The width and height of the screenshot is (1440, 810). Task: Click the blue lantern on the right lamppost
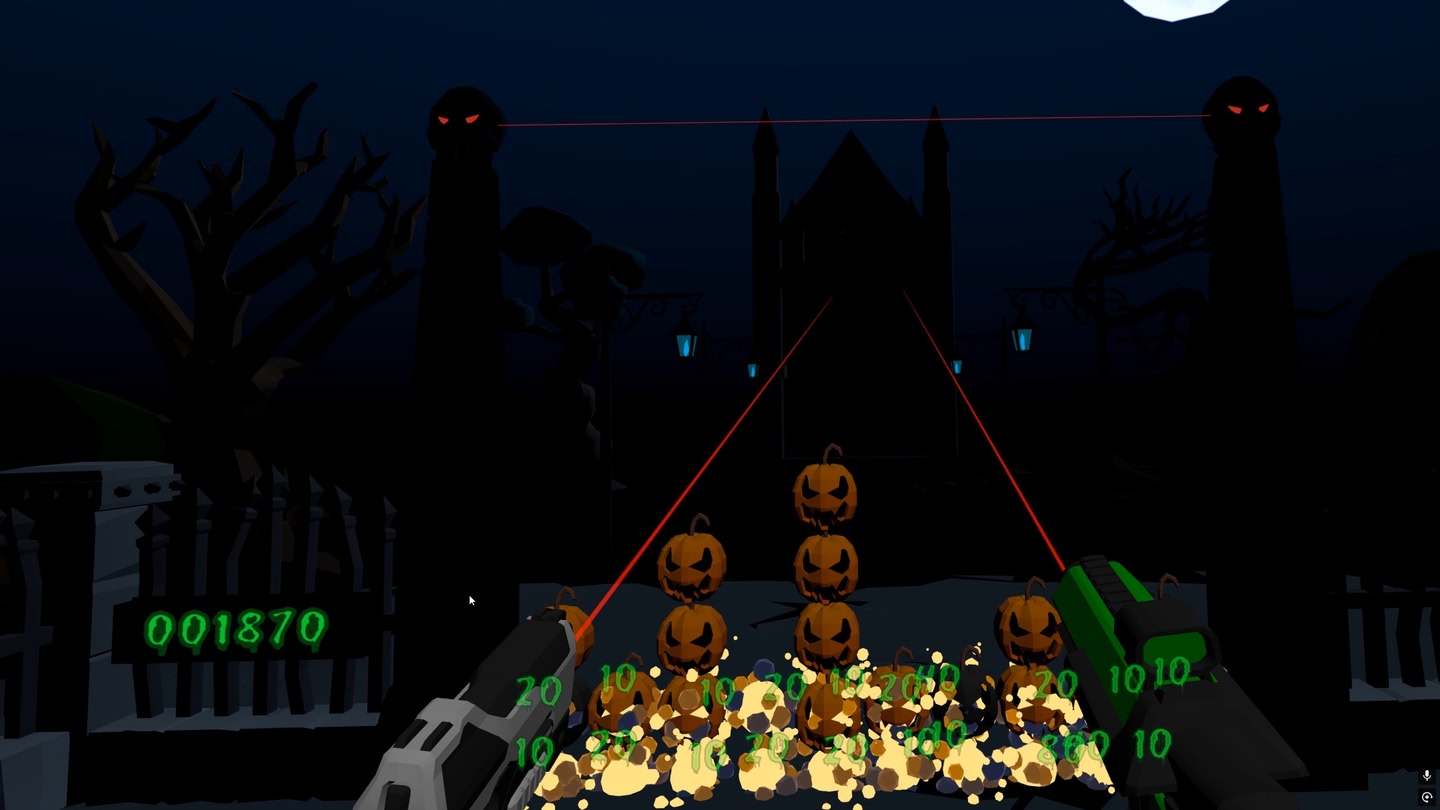click(x=1024, y=340)
